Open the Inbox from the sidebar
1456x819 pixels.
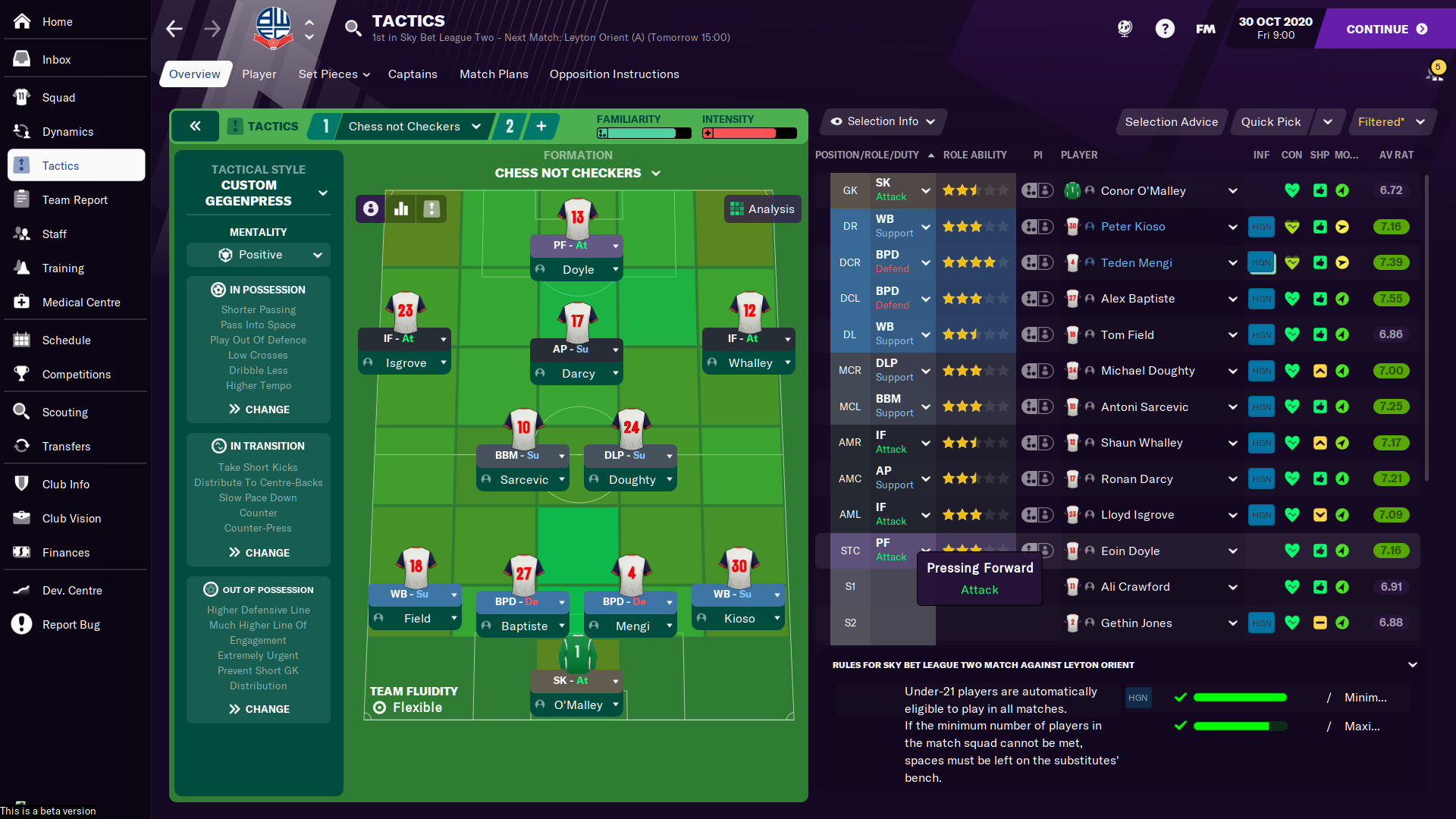click(56, 60)
